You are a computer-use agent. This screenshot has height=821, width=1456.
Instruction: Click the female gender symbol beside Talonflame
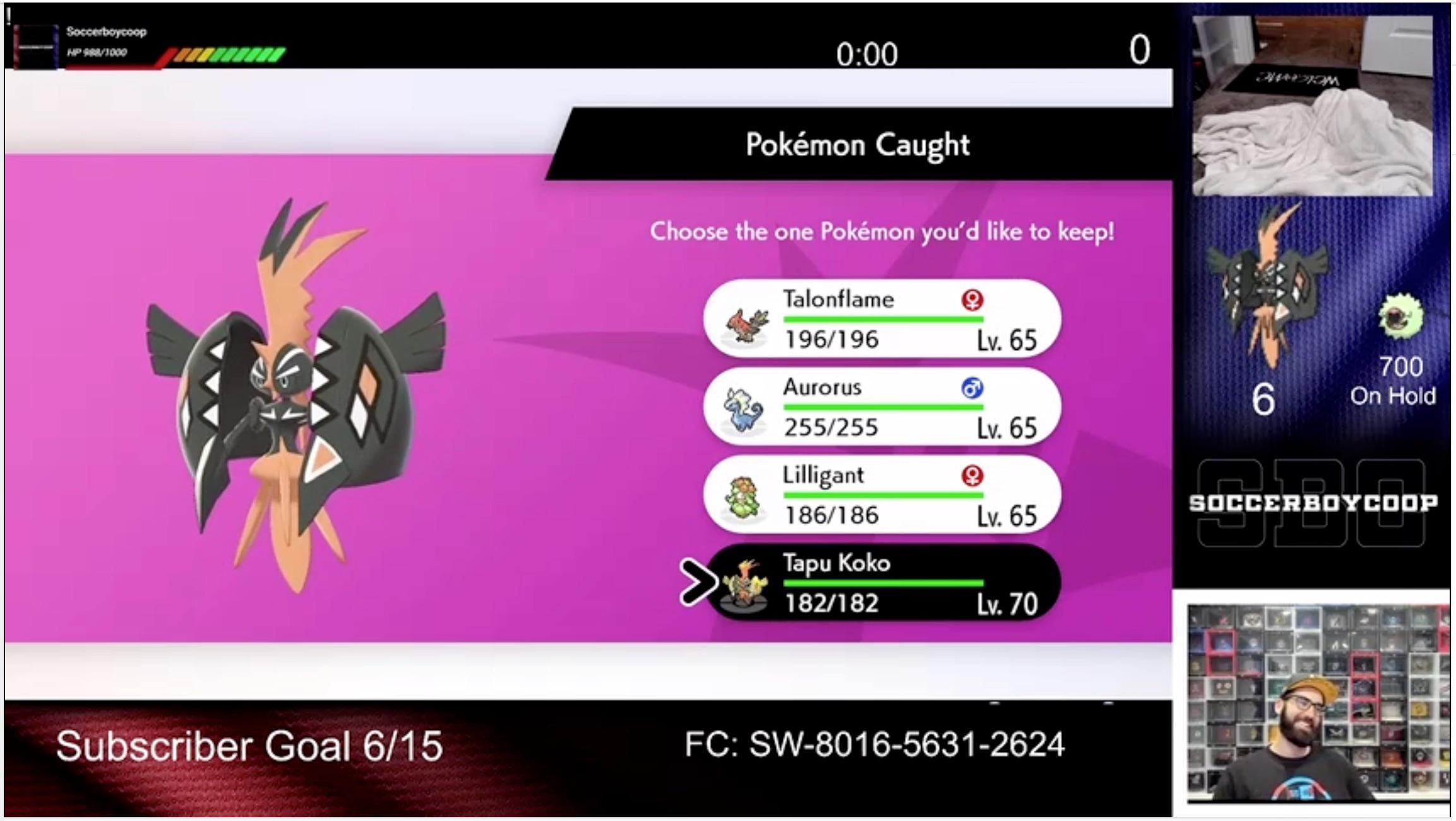[973, 301]
